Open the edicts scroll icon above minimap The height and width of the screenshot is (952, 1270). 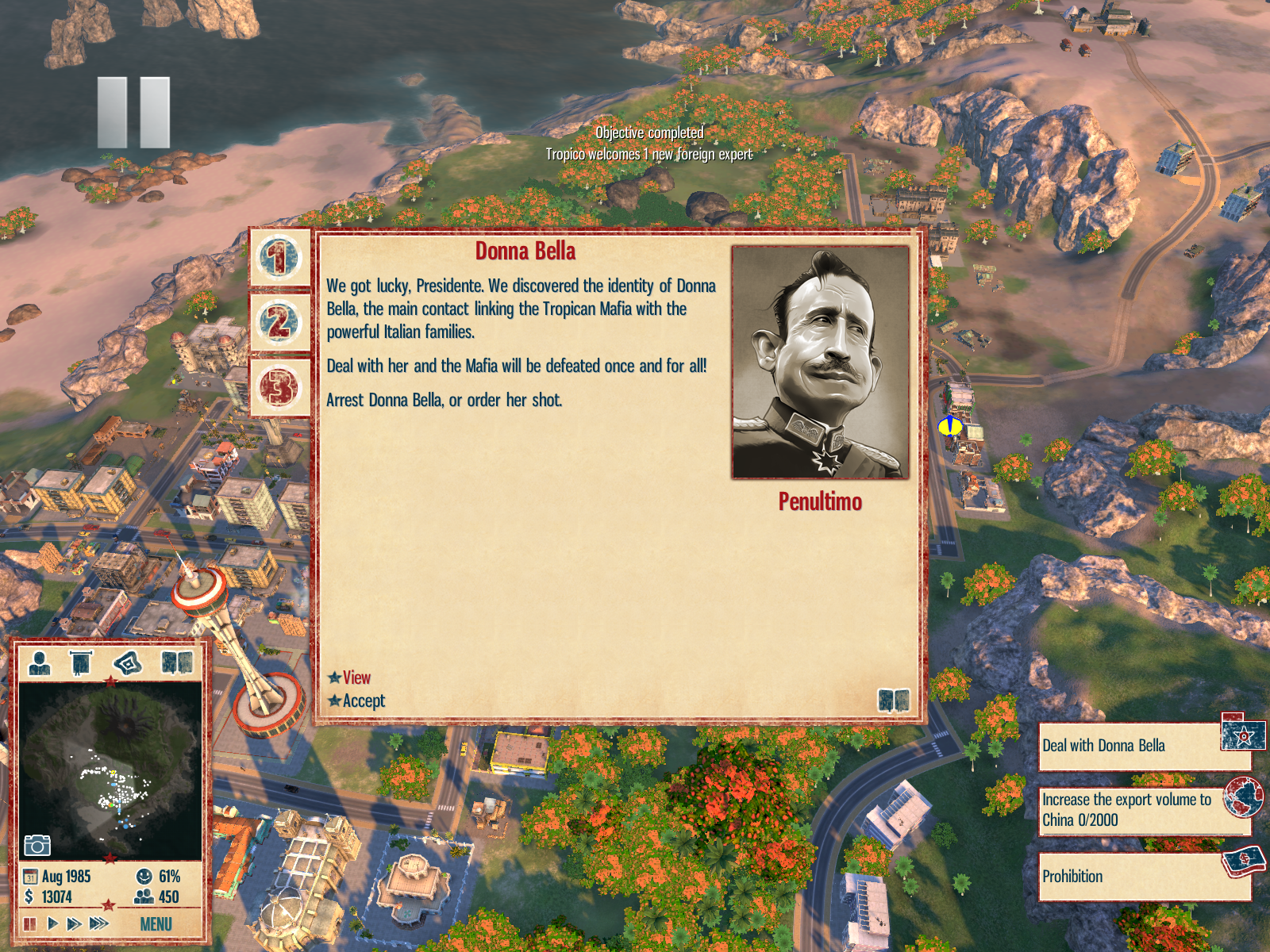coord(81,662)
